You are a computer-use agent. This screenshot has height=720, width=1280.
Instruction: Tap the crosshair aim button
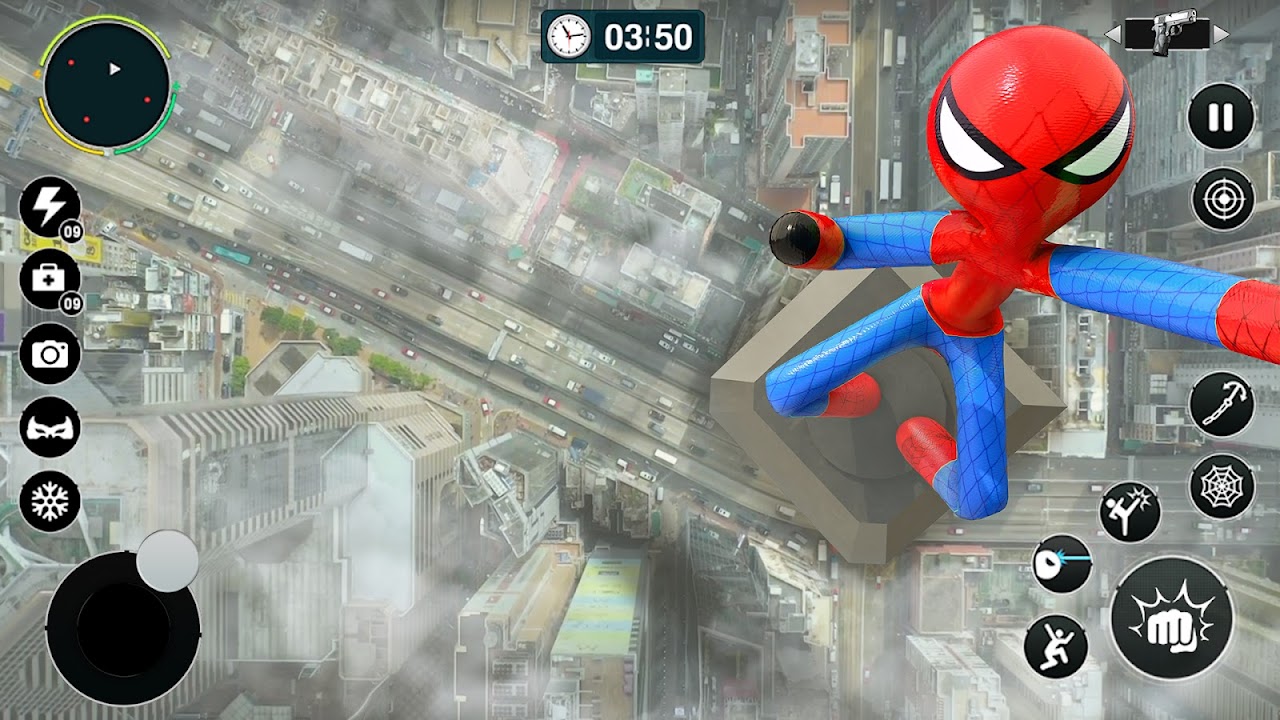1222,199
